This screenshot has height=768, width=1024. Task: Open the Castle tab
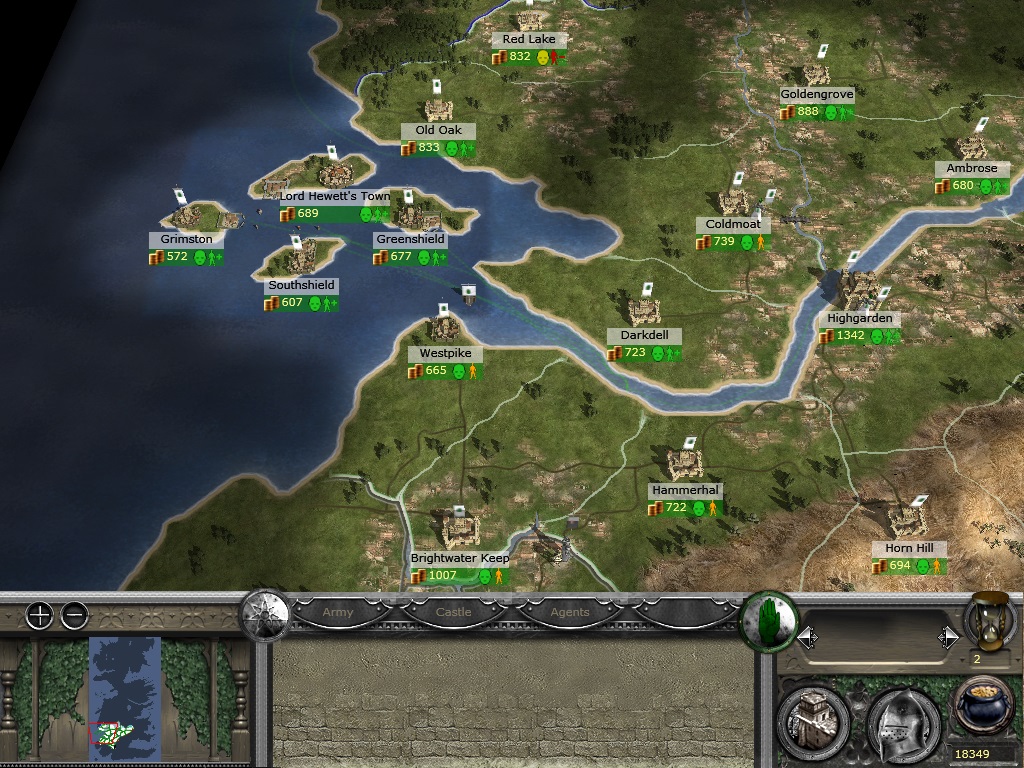454,612
